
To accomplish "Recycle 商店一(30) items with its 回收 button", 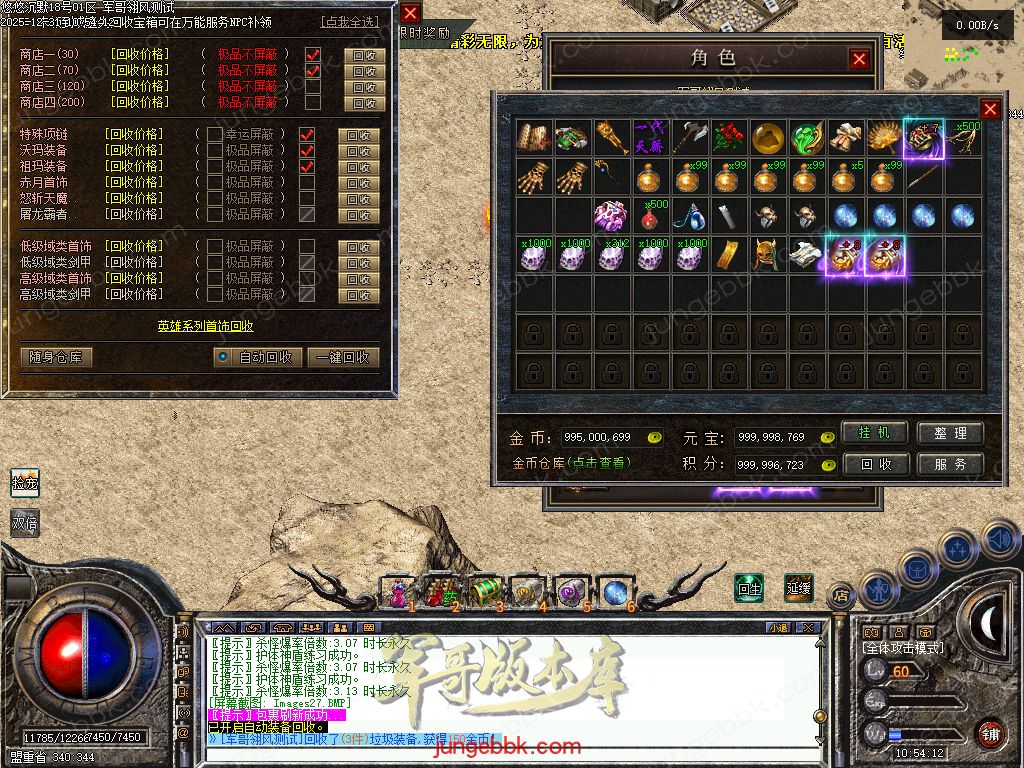I will (364, 55).
